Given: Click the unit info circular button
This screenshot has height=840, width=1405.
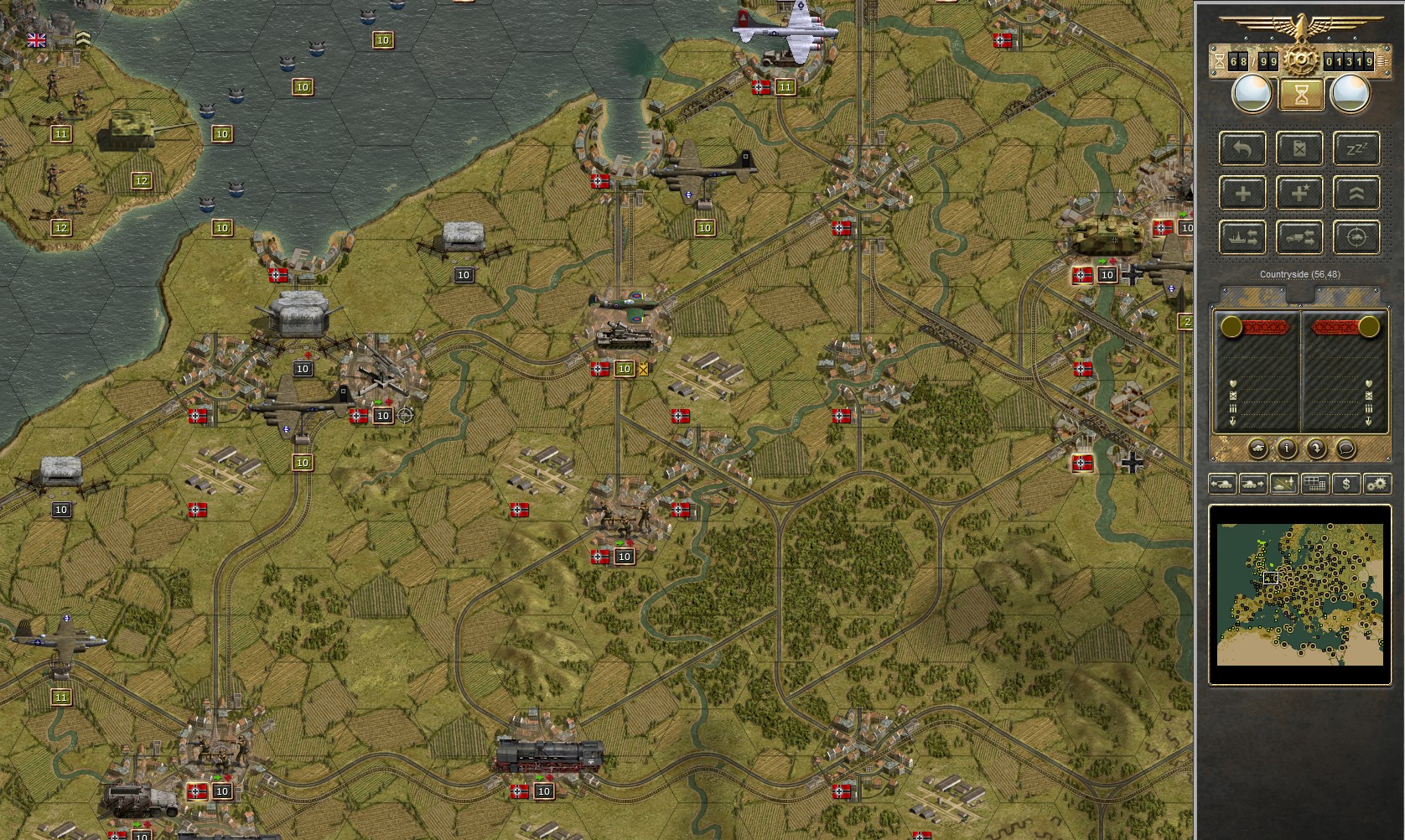Looking at the screenshot, I should [1288, 449].
